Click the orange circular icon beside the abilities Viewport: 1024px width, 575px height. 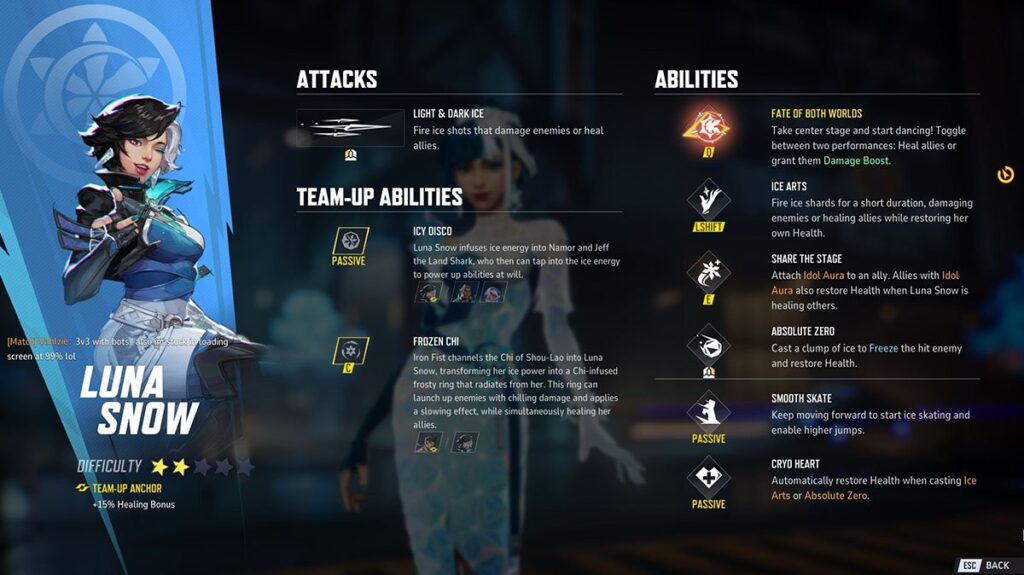tap(1006, 175)
